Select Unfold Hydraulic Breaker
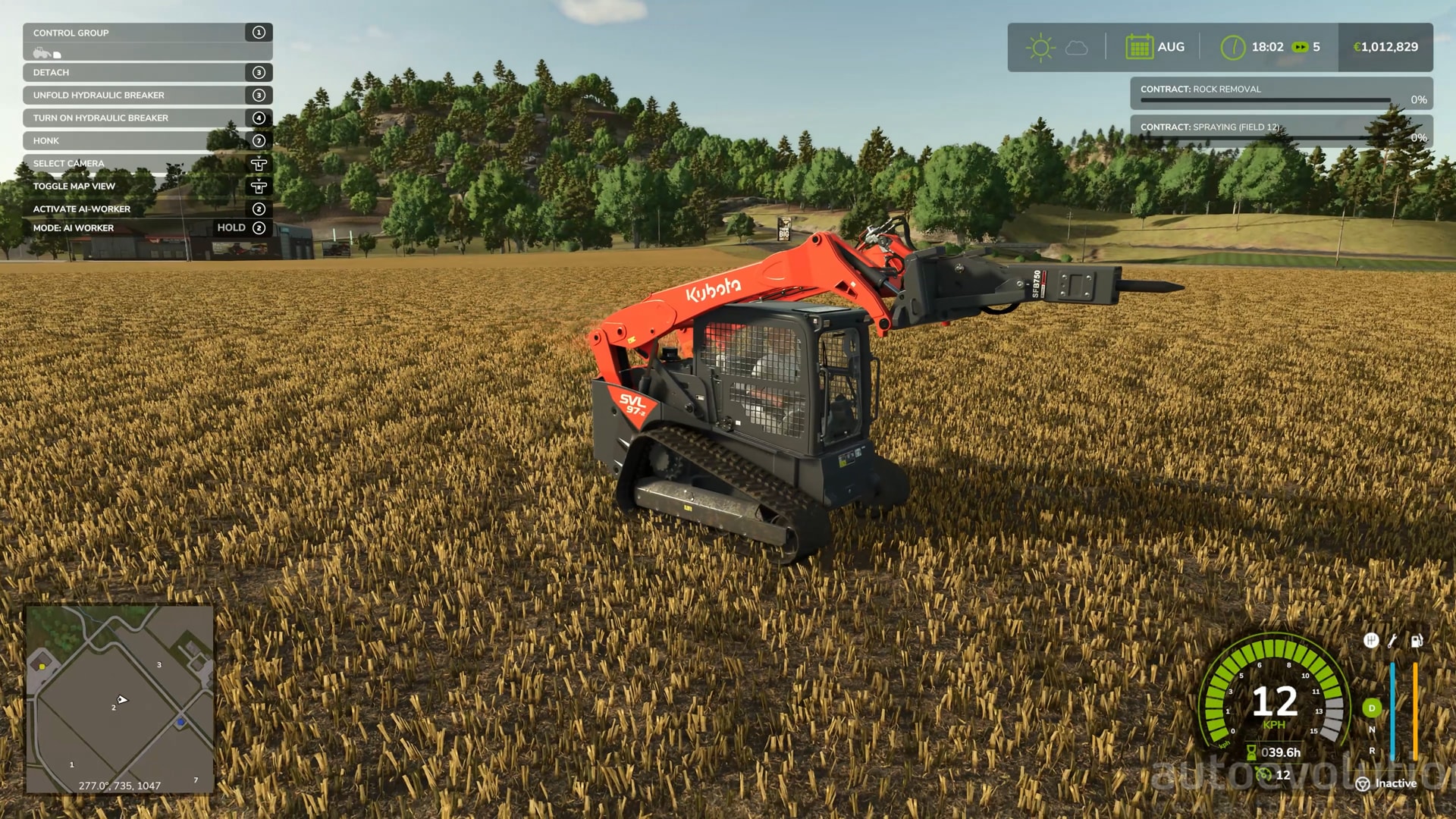This screenshot has height=819, width=1456. pyautogui.click(x=147, y=95)
